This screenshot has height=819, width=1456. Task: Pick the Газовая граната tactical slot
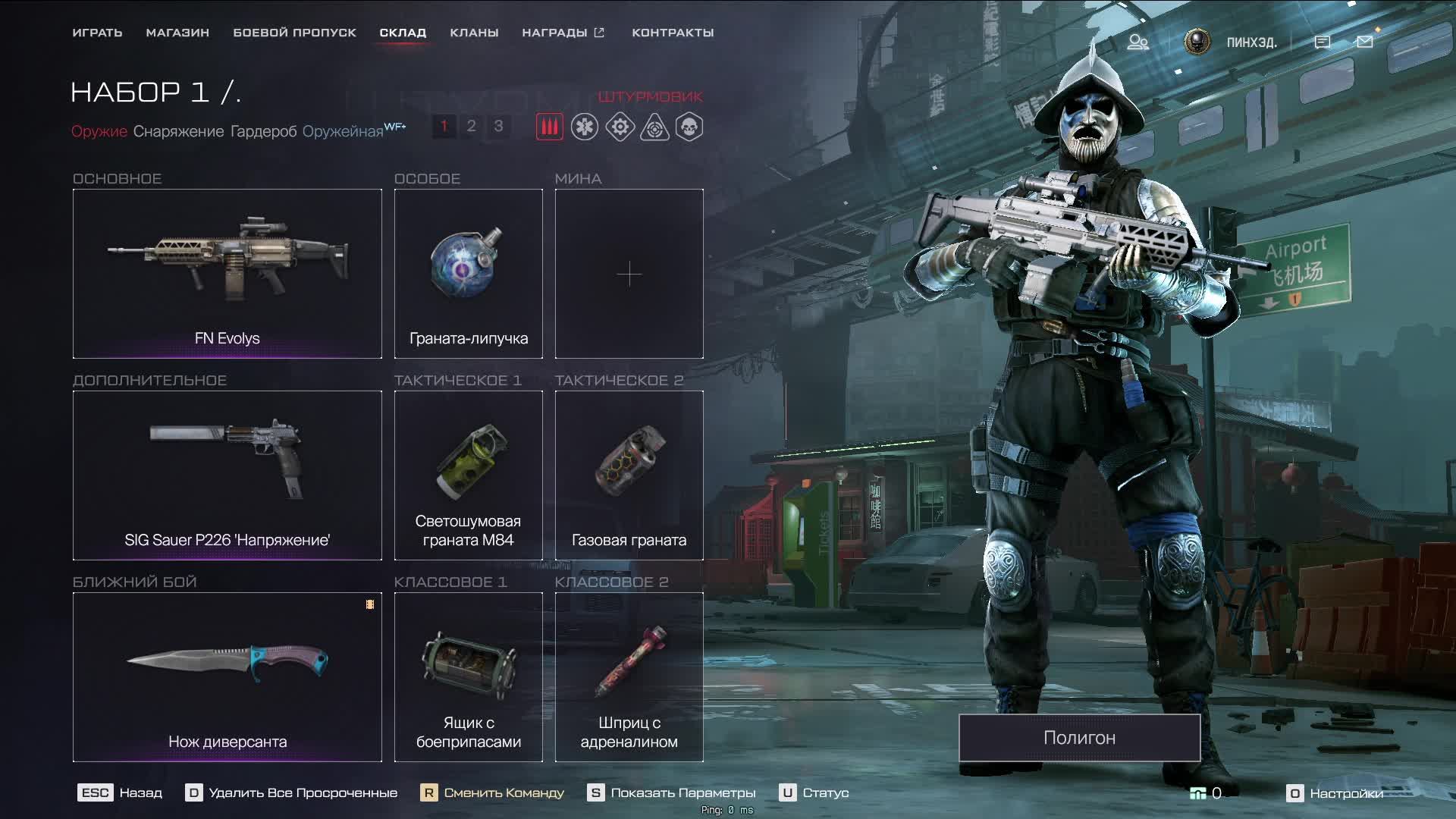coord(629,475)
